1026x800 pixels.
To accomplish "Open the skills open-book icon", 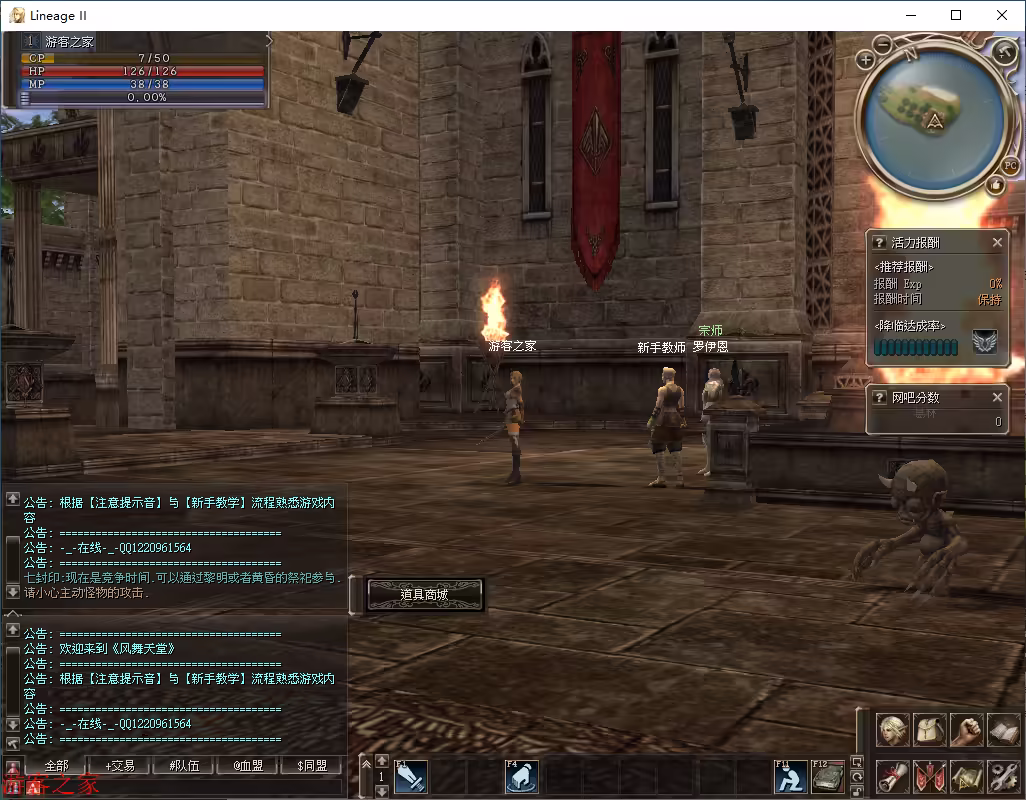I will pyautogui.click(x=1003, y=730).
